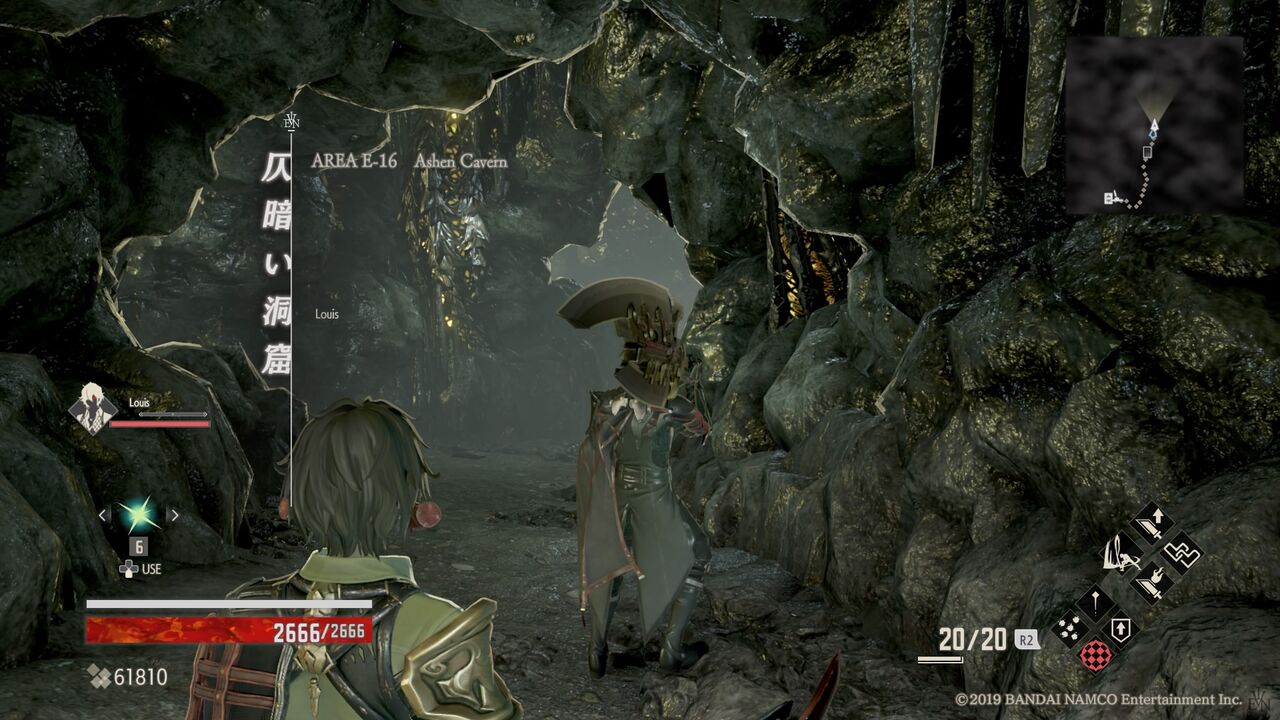Click the D-pad USE control icon
The width and height of the screenshot is (1280, 720).
tap(127, 570)
